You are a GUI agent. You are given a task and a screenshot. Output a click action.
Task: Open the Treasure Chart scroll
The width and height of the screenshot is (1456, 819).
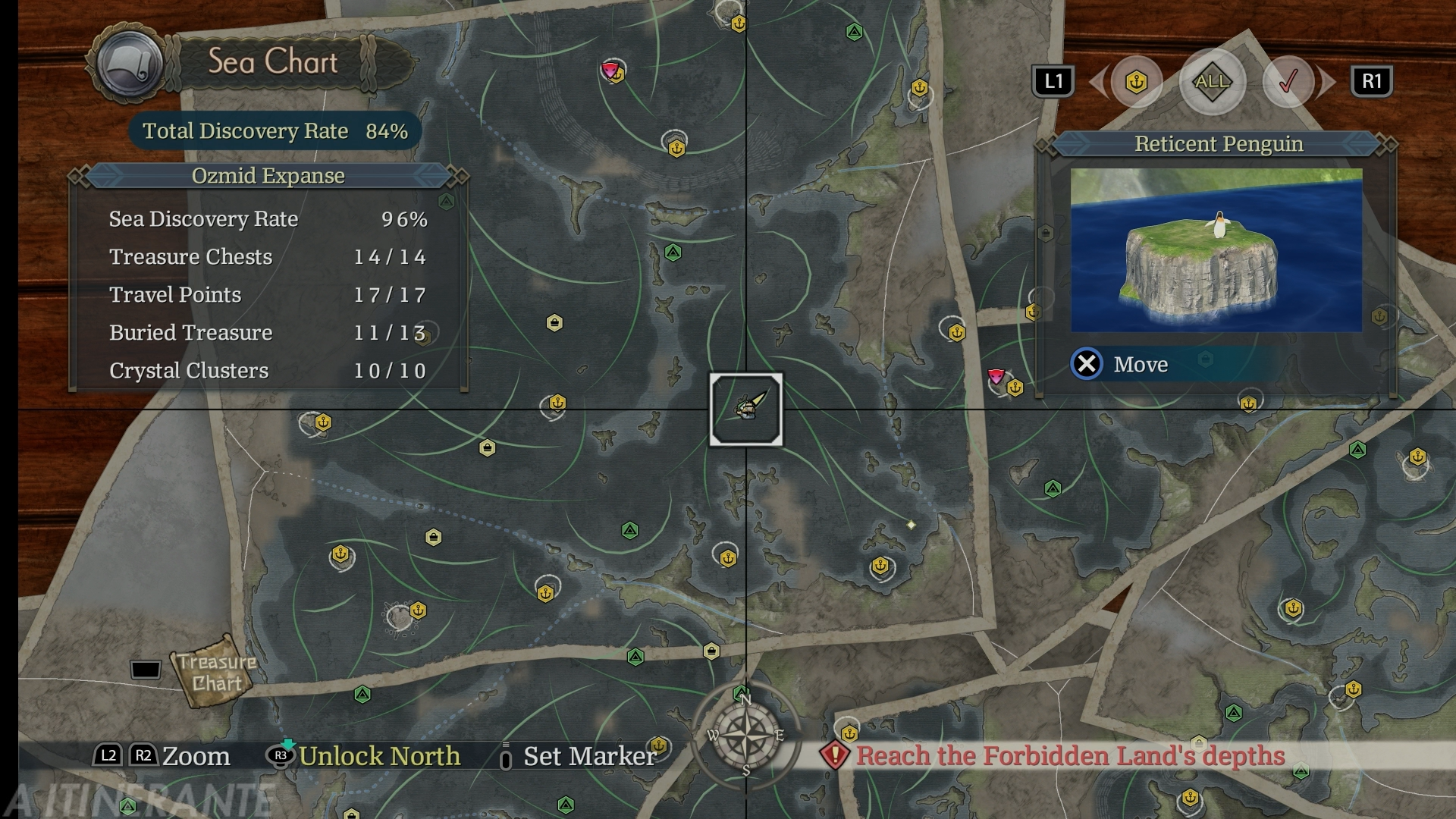(215, 672)
